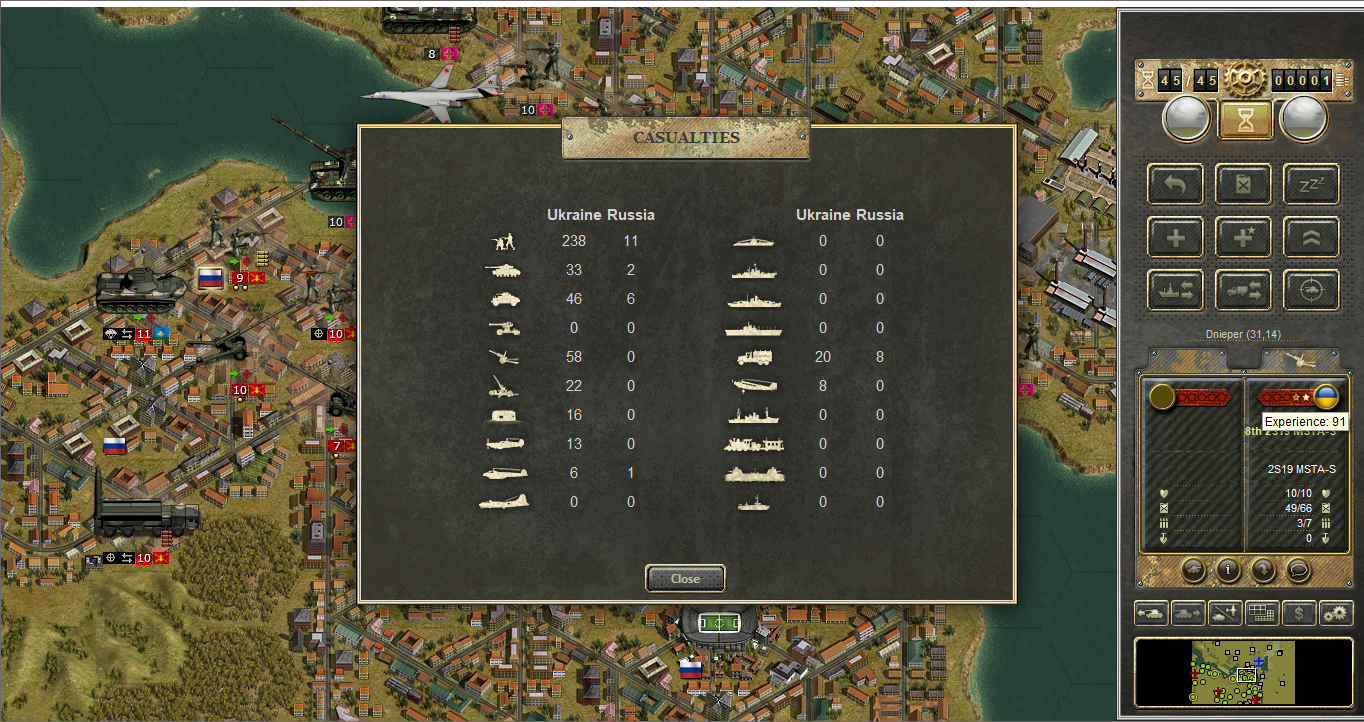The height and width of the screenshot is (722, 1364).
Task: Click the curved arrow round button
Action: [x=1263, y=570]
